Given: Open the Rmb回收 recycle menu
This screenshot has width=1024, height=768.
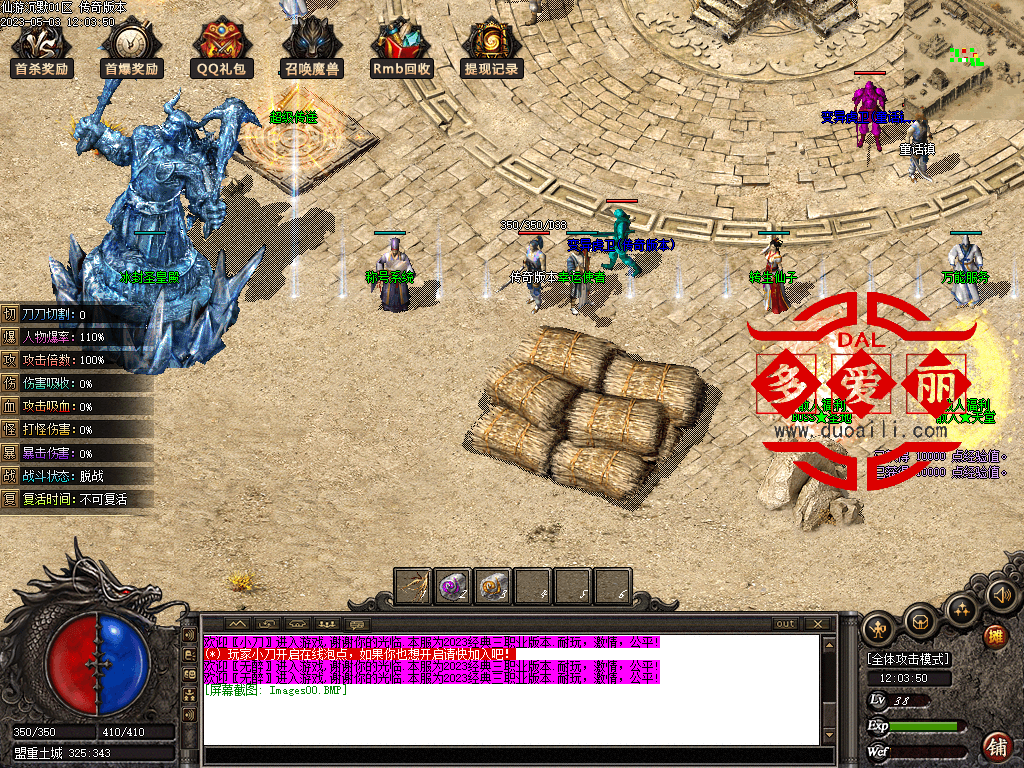Looking at the screenshot, I should coord(401,50).
